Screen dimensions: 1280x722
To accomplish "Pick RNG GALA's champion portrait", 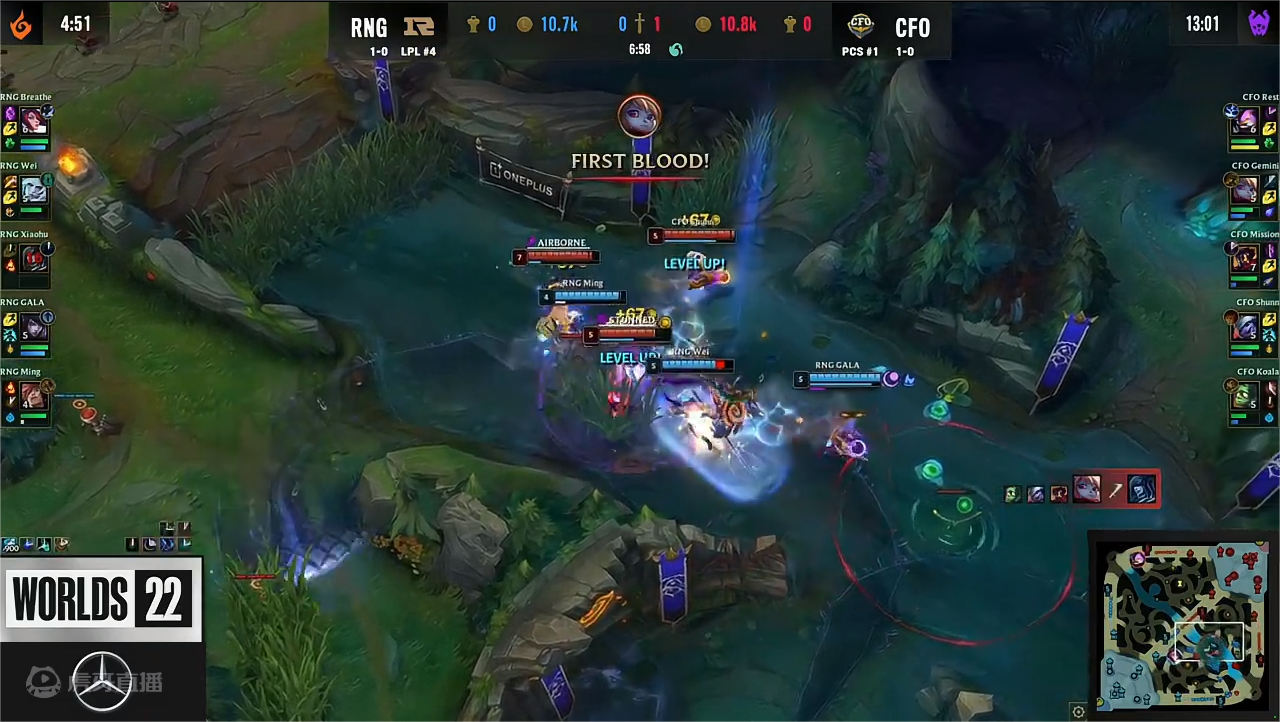I will click(x=34, y=327).
